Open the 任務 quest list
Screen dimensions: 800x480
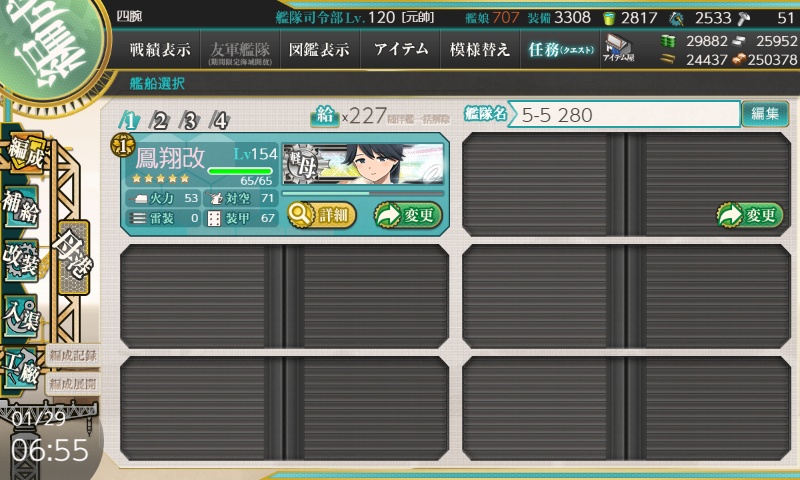tap(560, 49)
